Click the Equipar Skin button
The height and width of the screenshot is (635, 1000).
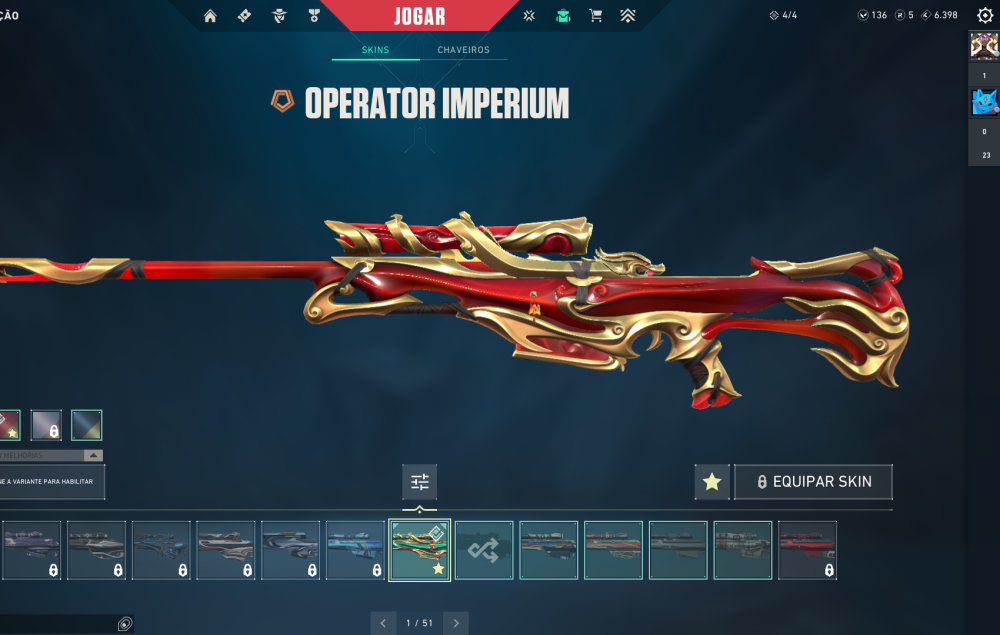click(x=813, y=482)
